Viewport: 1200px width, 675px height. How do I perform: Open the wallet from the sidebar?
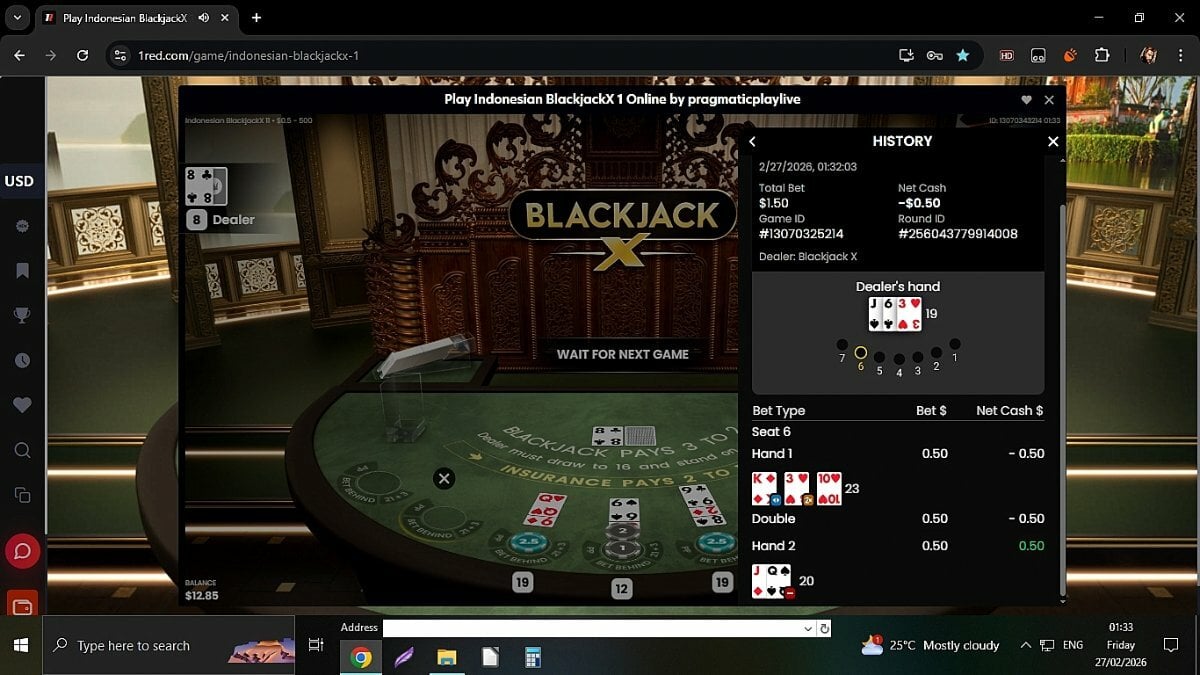22,604
